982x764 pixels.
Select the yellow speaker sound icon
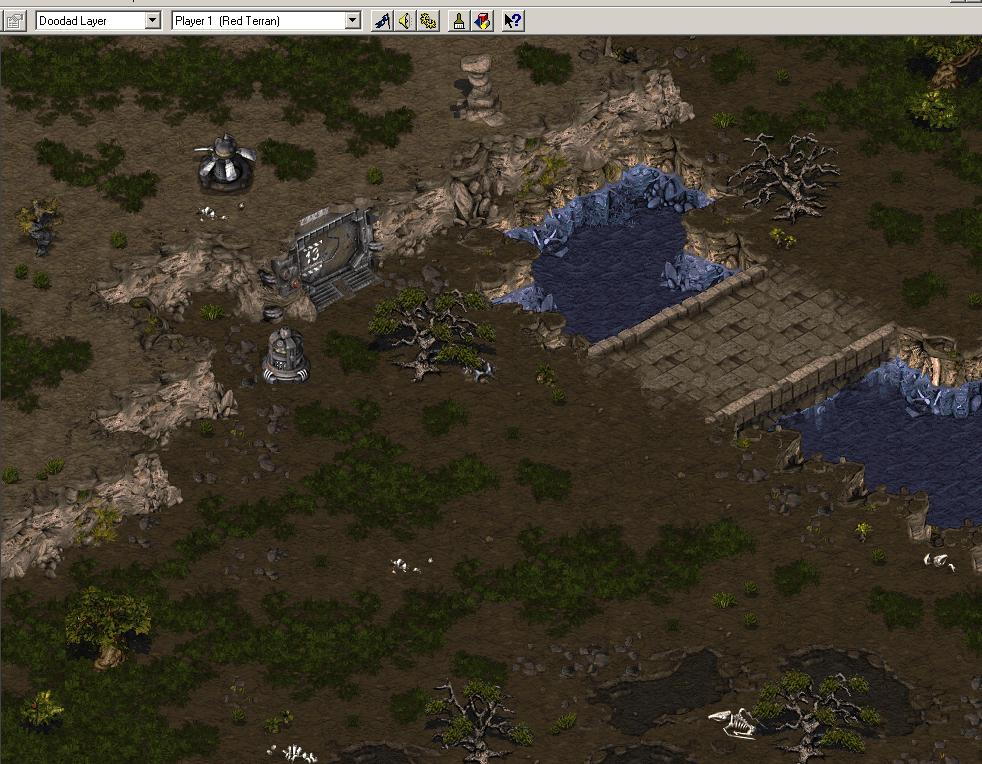405,20
